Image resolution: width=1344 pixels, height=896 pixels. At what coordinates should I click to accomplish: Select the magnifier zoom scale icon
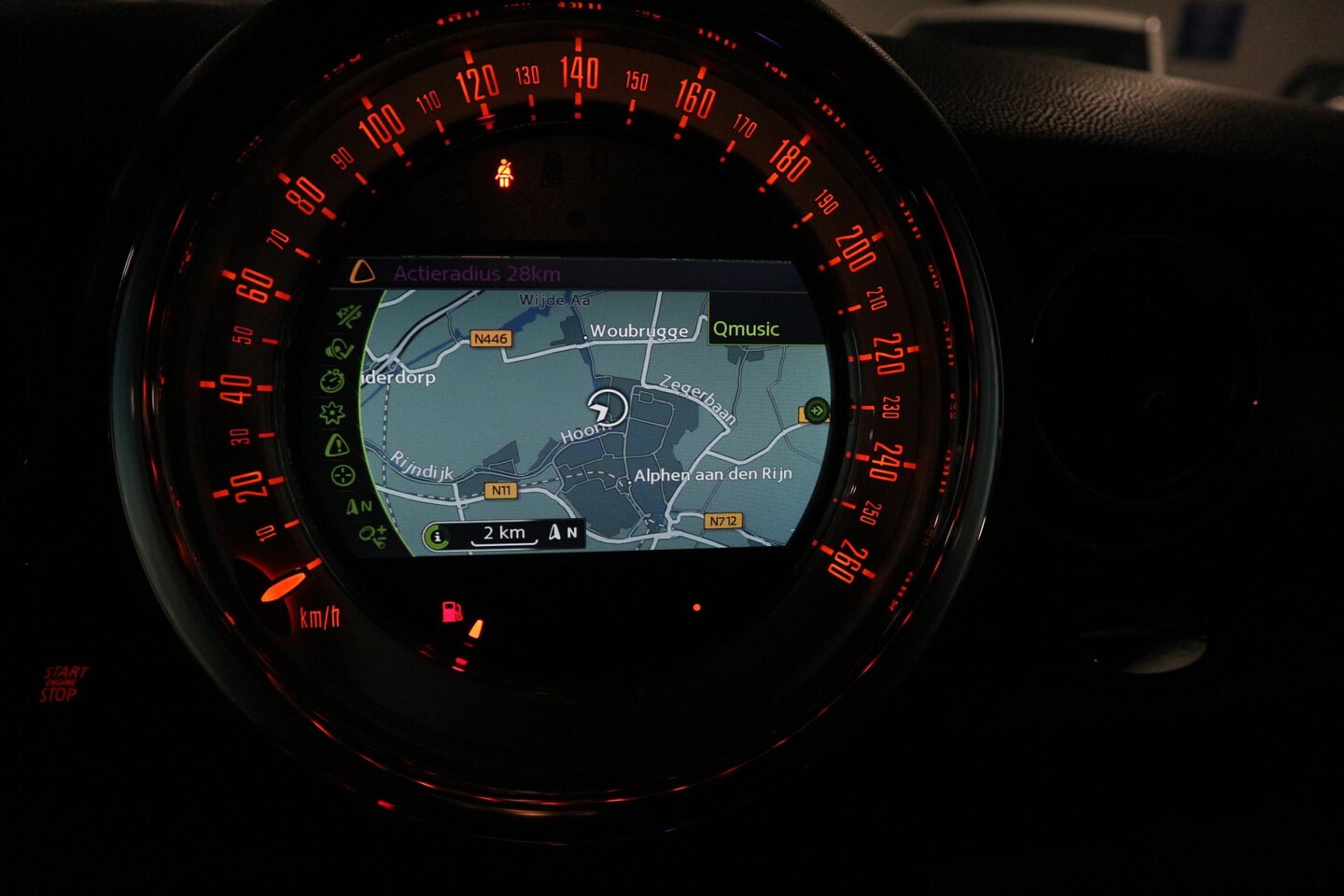371,536
